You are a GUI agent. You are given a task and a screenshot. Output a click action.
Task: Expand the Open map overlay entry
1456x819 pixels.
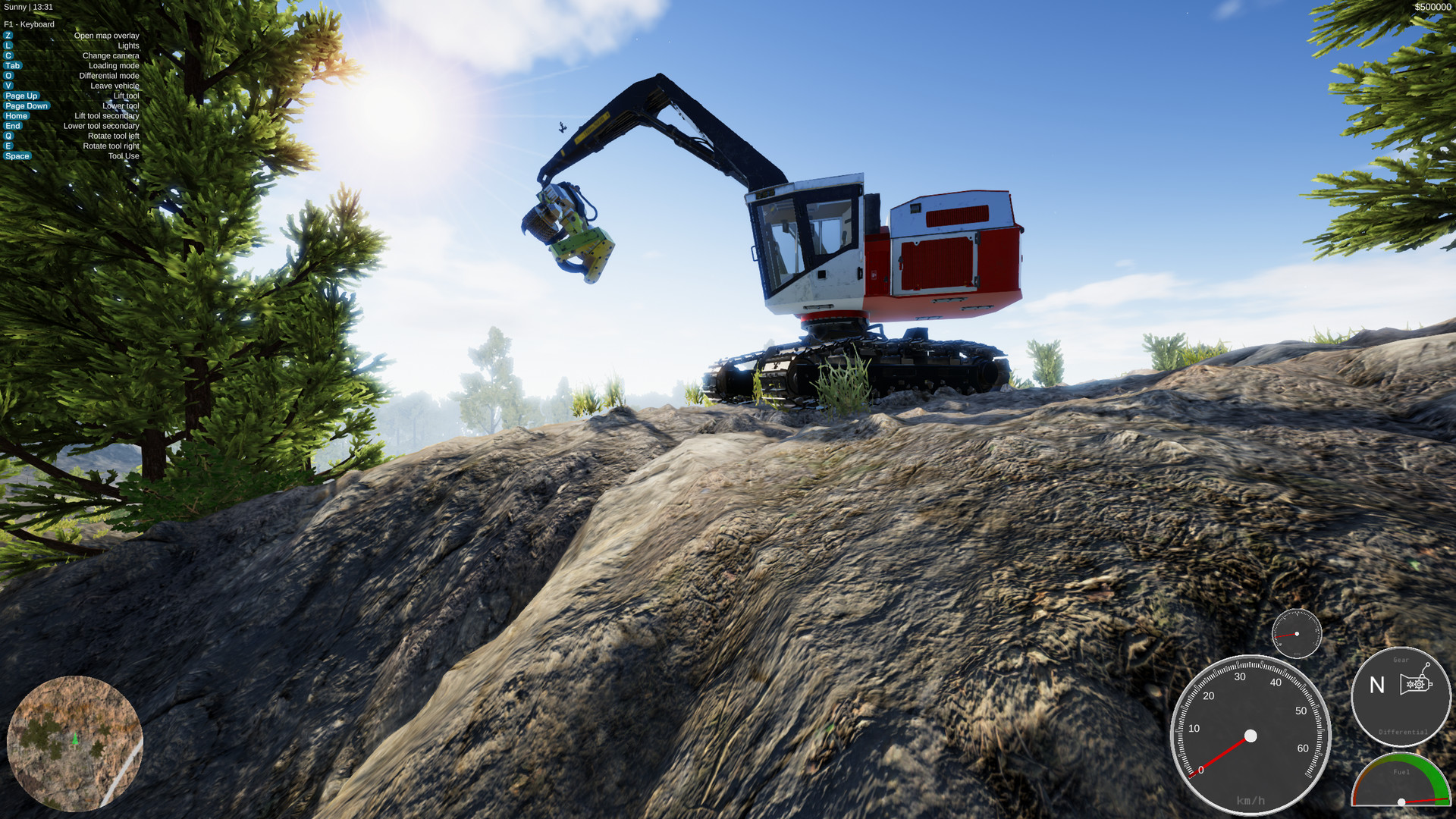[x=107, y=36]
